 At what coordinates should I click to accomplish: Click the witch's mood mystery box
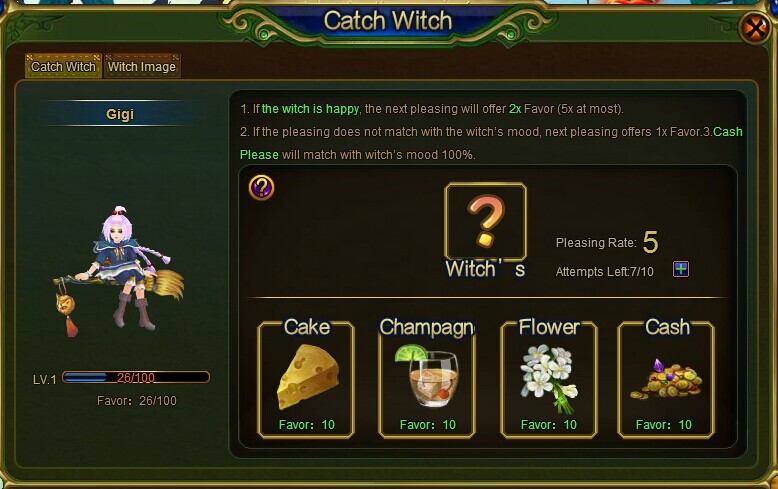pyautogui.click(x=485, y=222)
